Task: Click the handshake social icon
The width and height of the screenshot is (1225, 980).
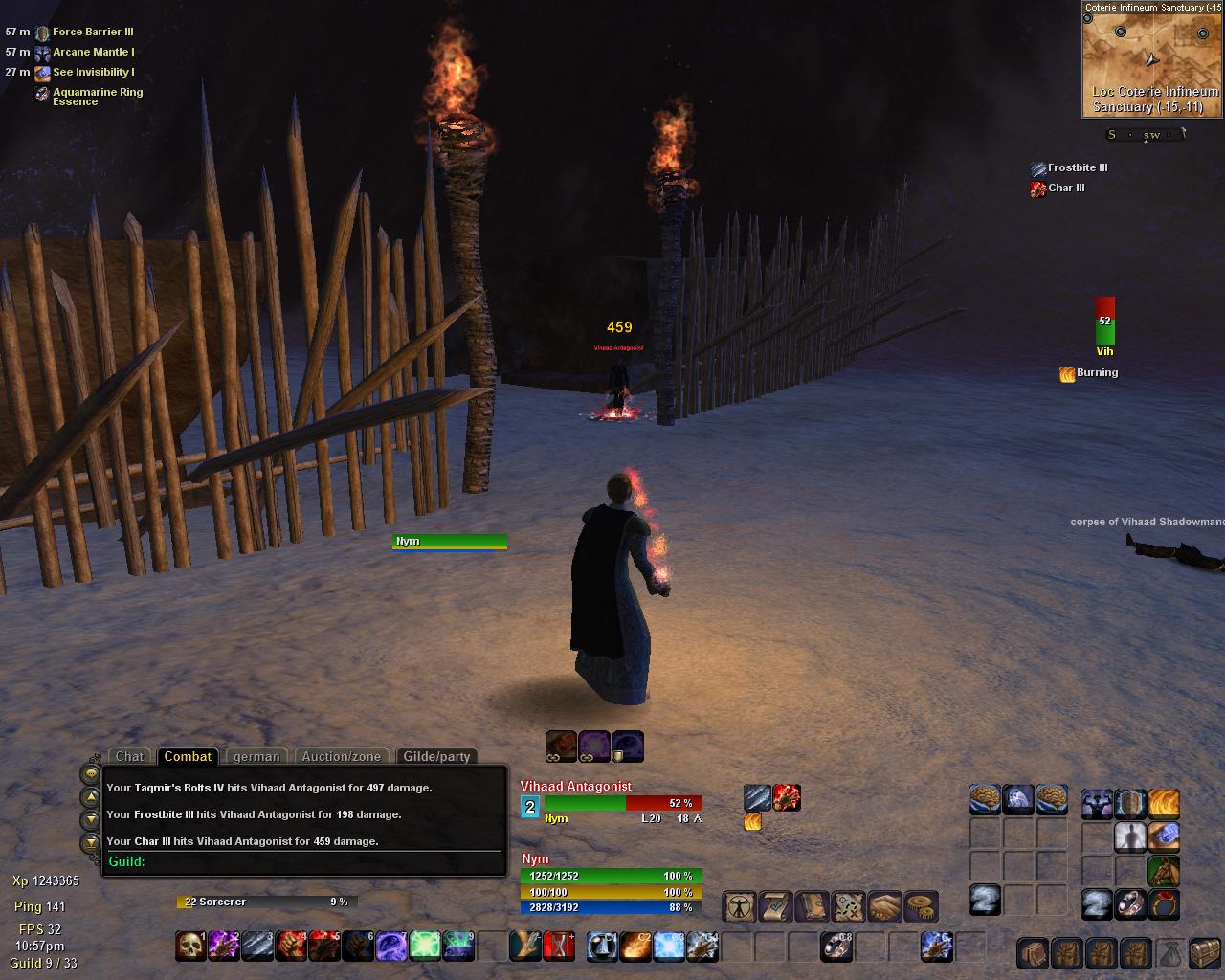Action: pyautogui.click(x=885, y=905)
